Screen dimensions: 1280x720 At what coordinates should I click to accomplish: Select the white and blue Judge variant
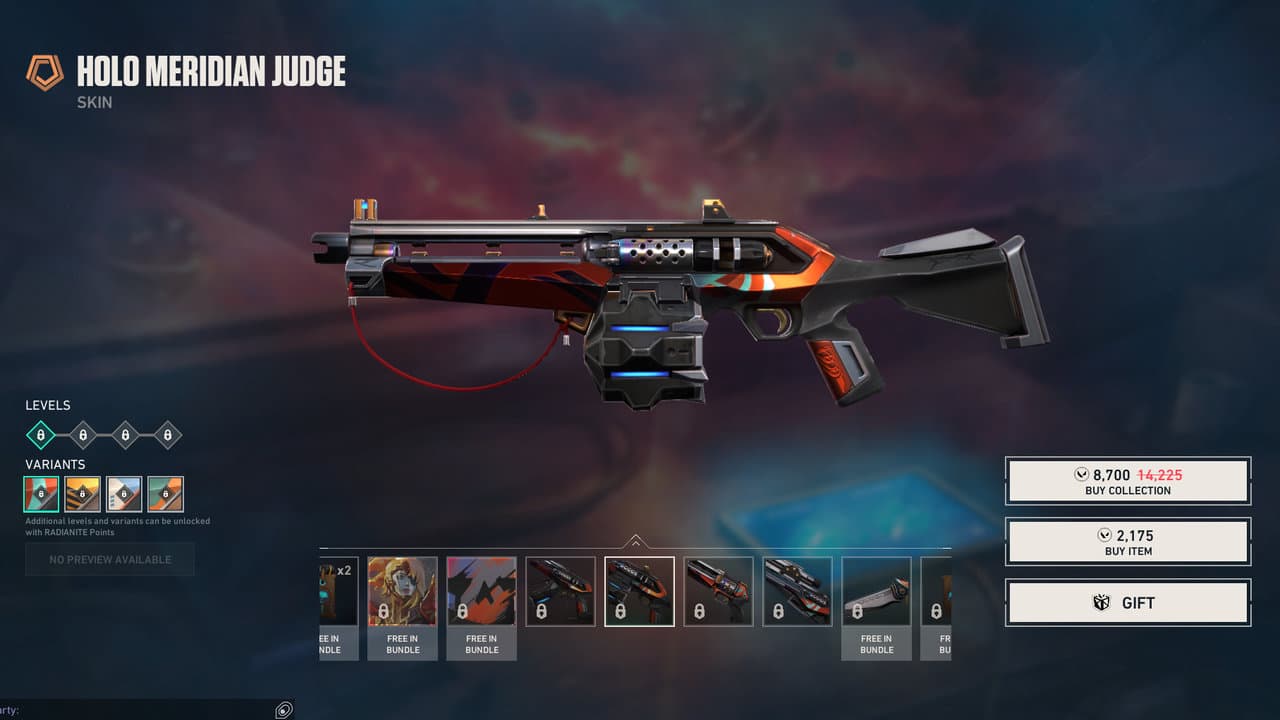(x=124, y=493)
